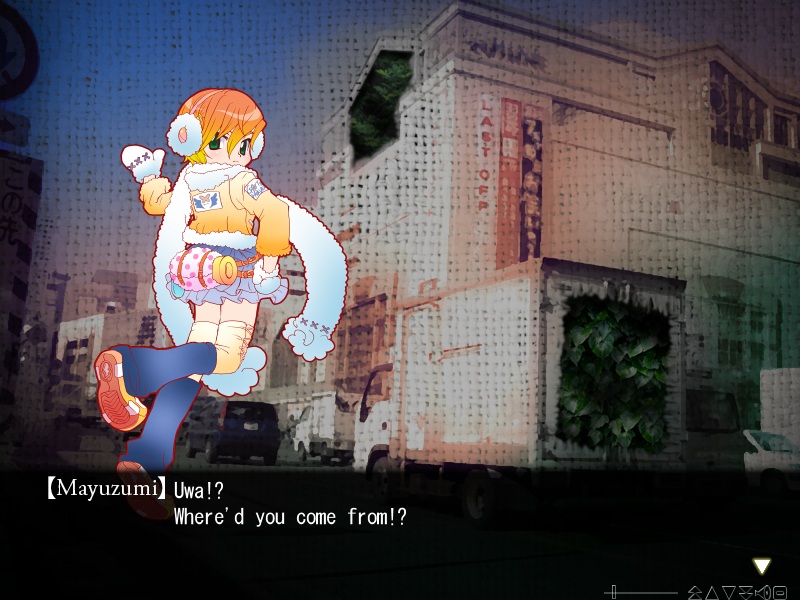Click the glowing advance-dialogue arrow
Viewport: 800px width, 600px height.
point(761,566)
